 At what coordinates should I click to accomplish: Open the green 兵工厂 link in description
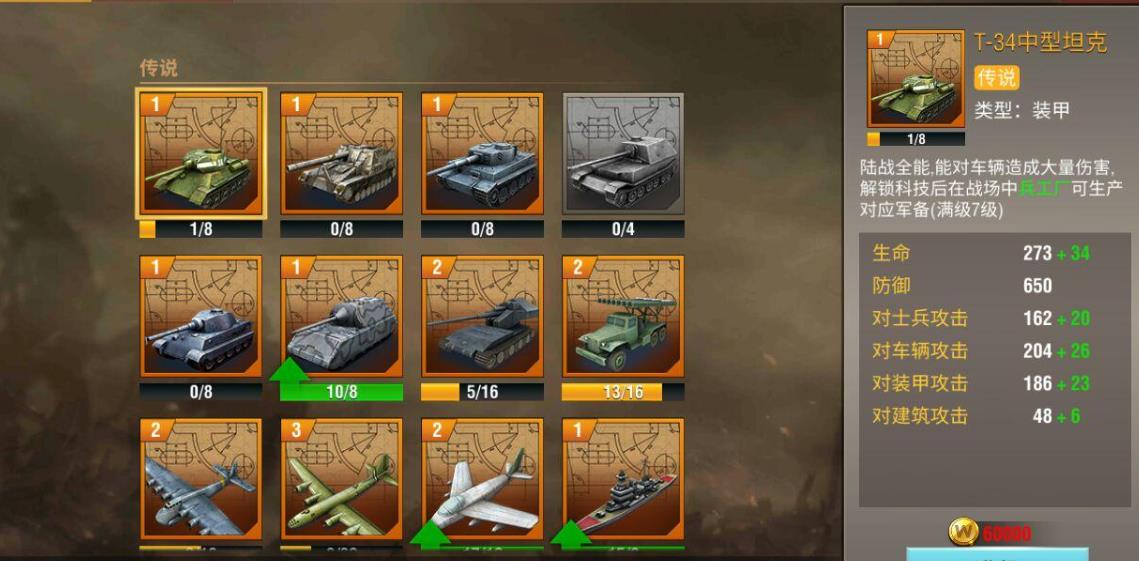pyautogui.click(x=1043, y=188)
